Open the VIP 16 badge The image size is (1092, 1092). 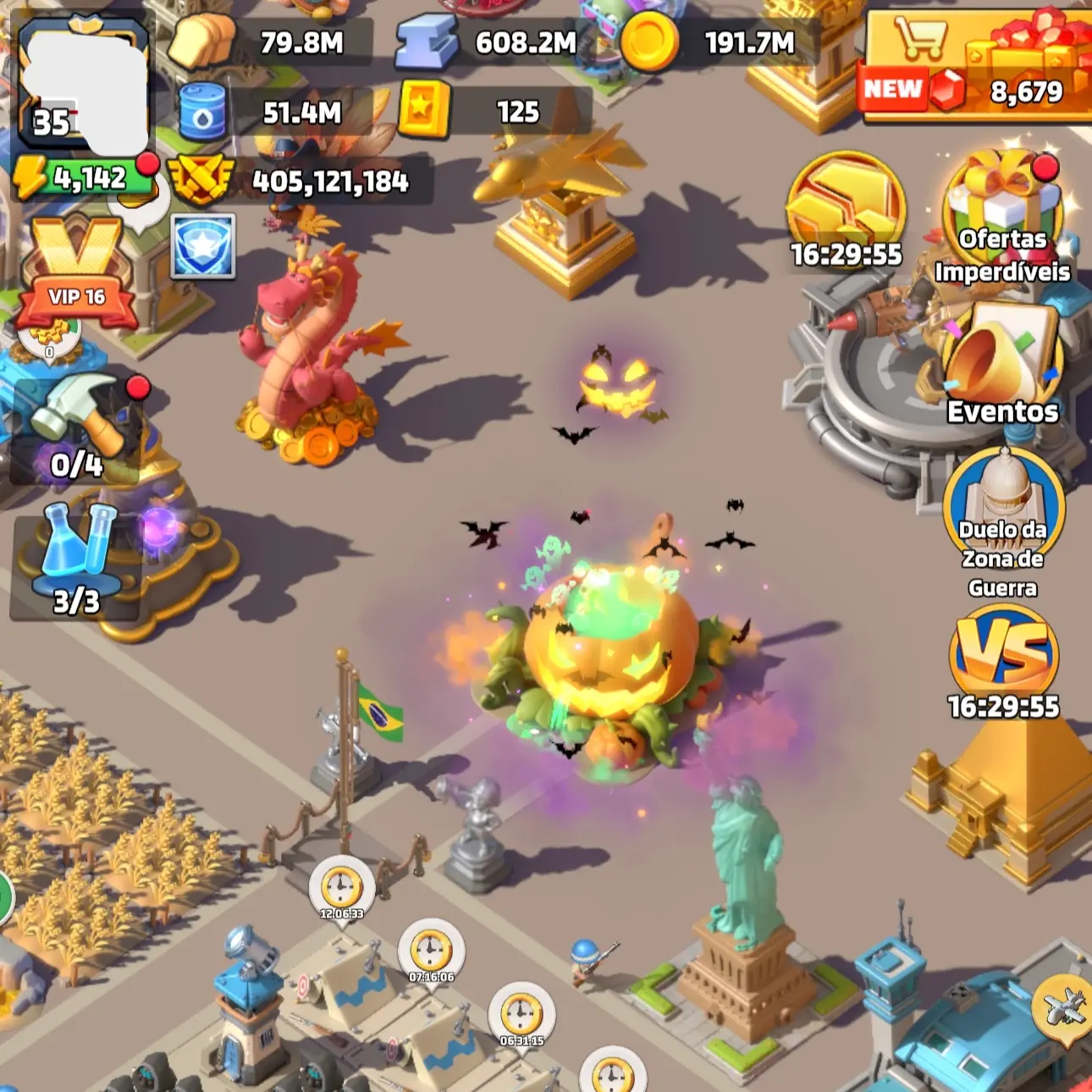pyautogui.click(x=76, y=273)
